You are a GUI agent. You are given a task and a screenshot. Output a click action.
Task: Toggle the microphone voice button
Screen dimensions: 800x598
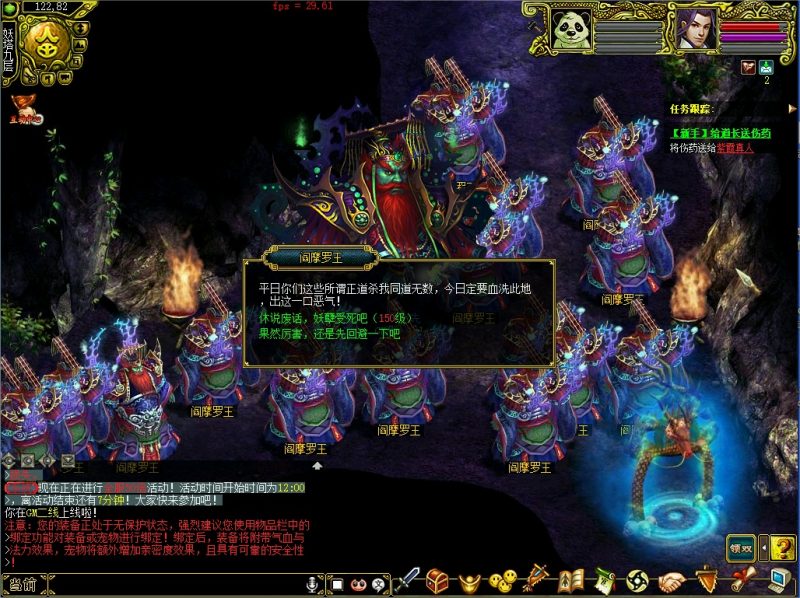click(x=313, y=583)
